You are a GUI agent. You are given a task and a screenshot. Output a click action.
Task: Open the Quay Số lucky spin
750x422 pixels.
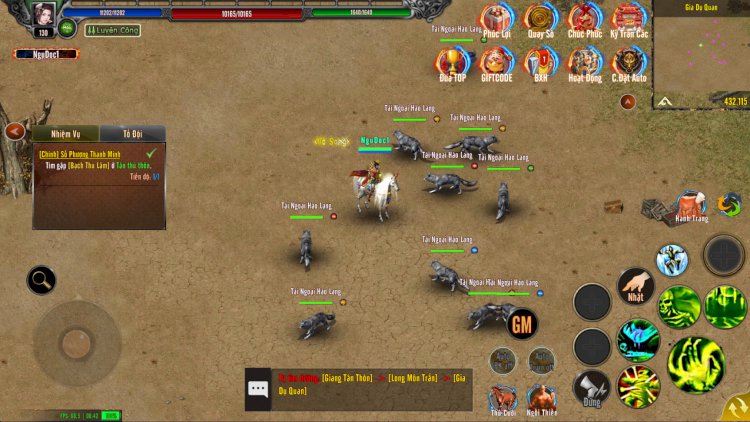pyautogui.click(x=541, y=19)
